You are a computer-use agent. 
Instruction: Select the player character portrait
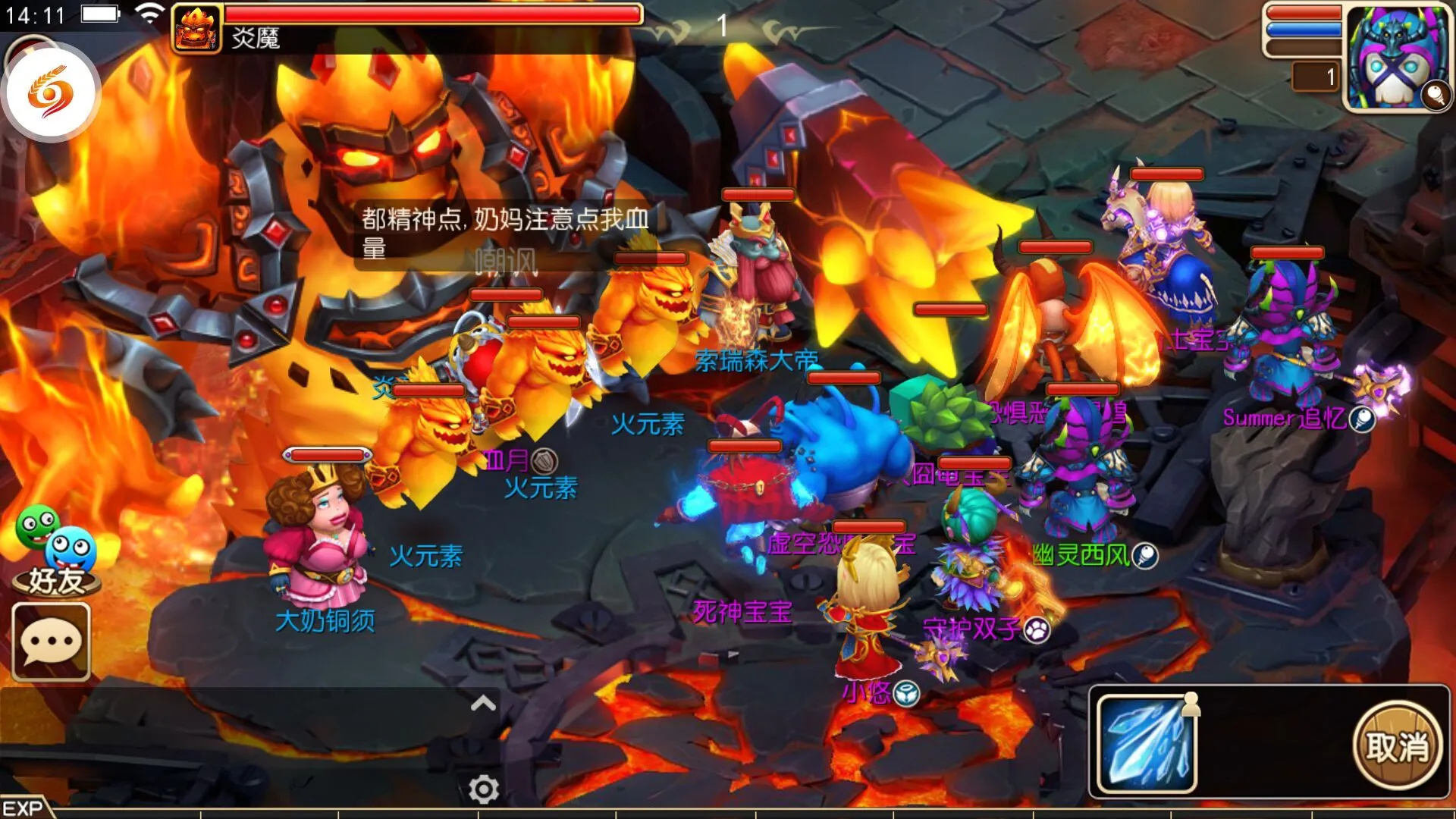[x=1397, y=57]
